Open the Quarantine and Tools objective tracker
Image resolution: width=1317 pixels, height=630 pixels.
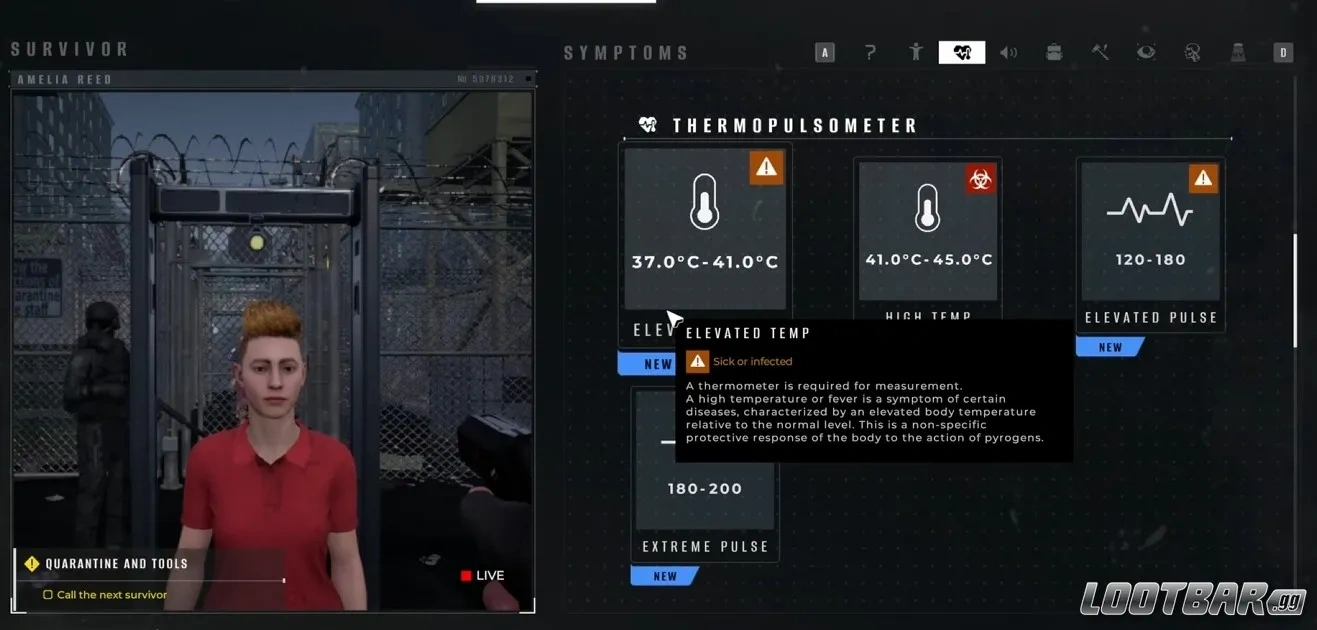[116, 564]
